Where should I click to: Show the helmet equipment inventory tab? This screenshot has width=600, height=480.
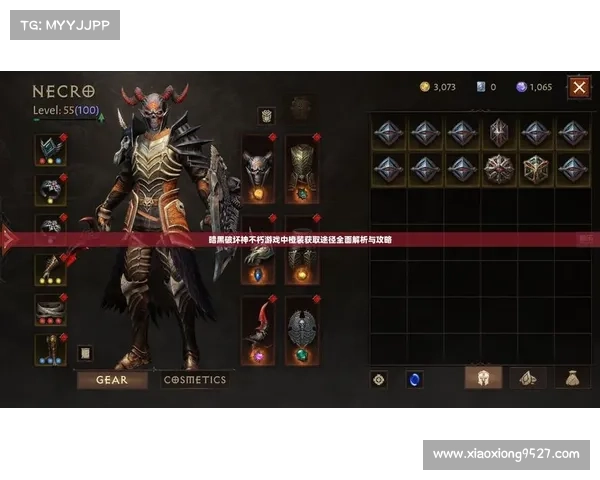pyautogui.click(x=484, y=378)
